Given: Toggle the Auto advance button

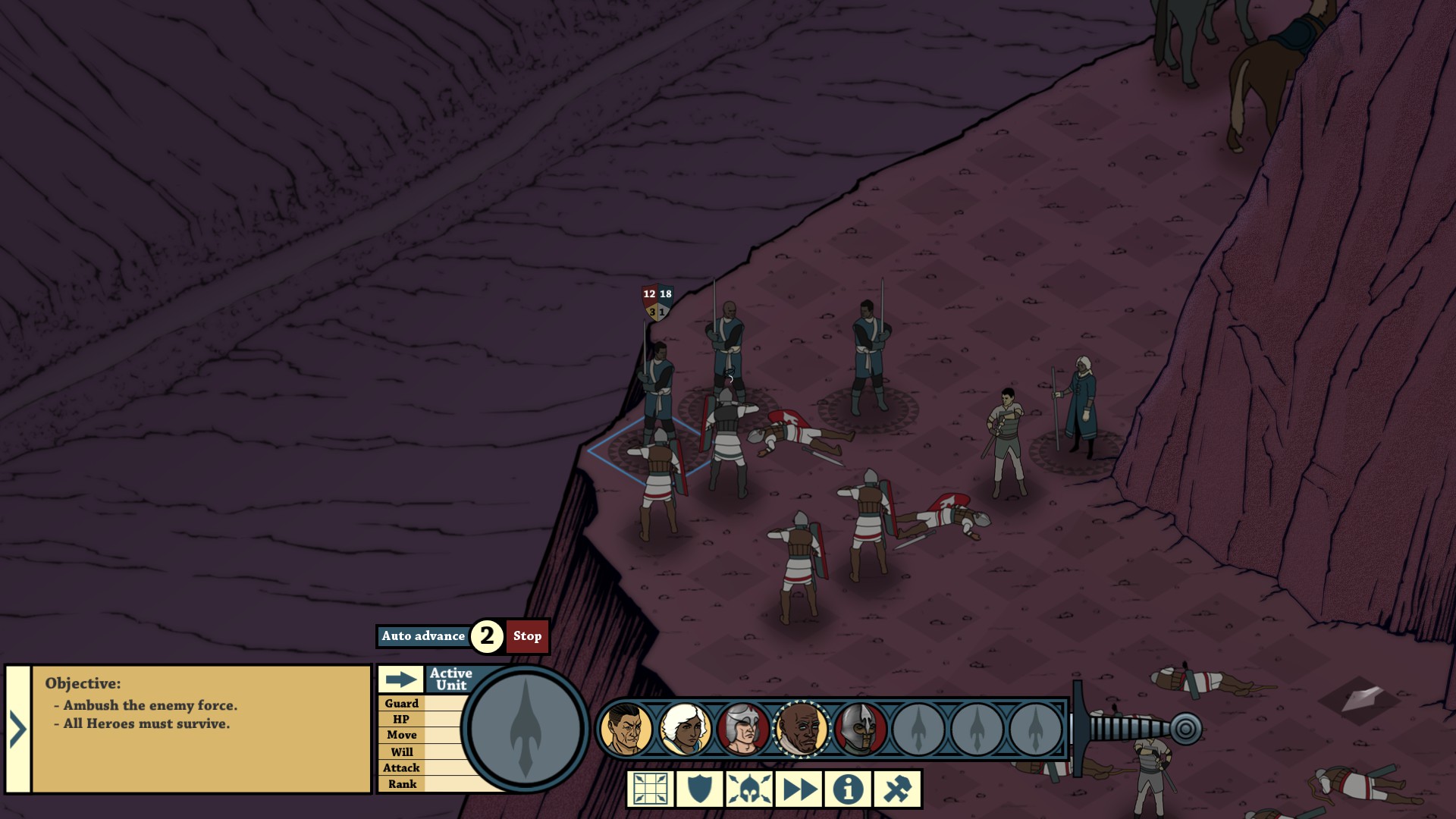Looking at the screenshot, I should pyautogui.click(x=423, y=636).
